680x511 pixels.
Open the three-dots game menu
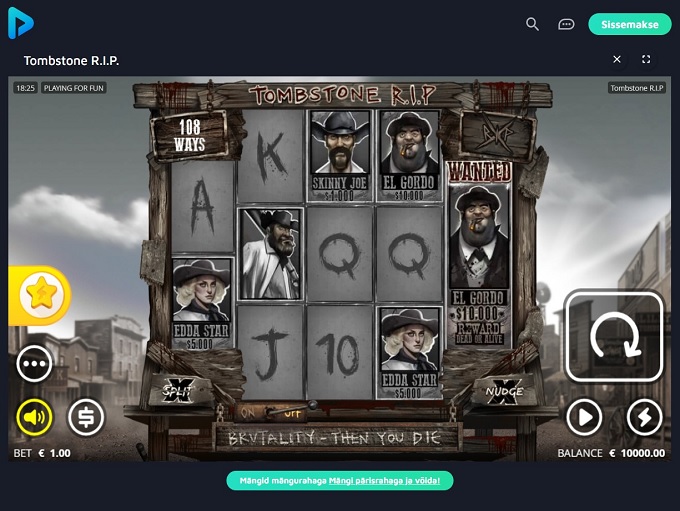(x=34, y=364)
